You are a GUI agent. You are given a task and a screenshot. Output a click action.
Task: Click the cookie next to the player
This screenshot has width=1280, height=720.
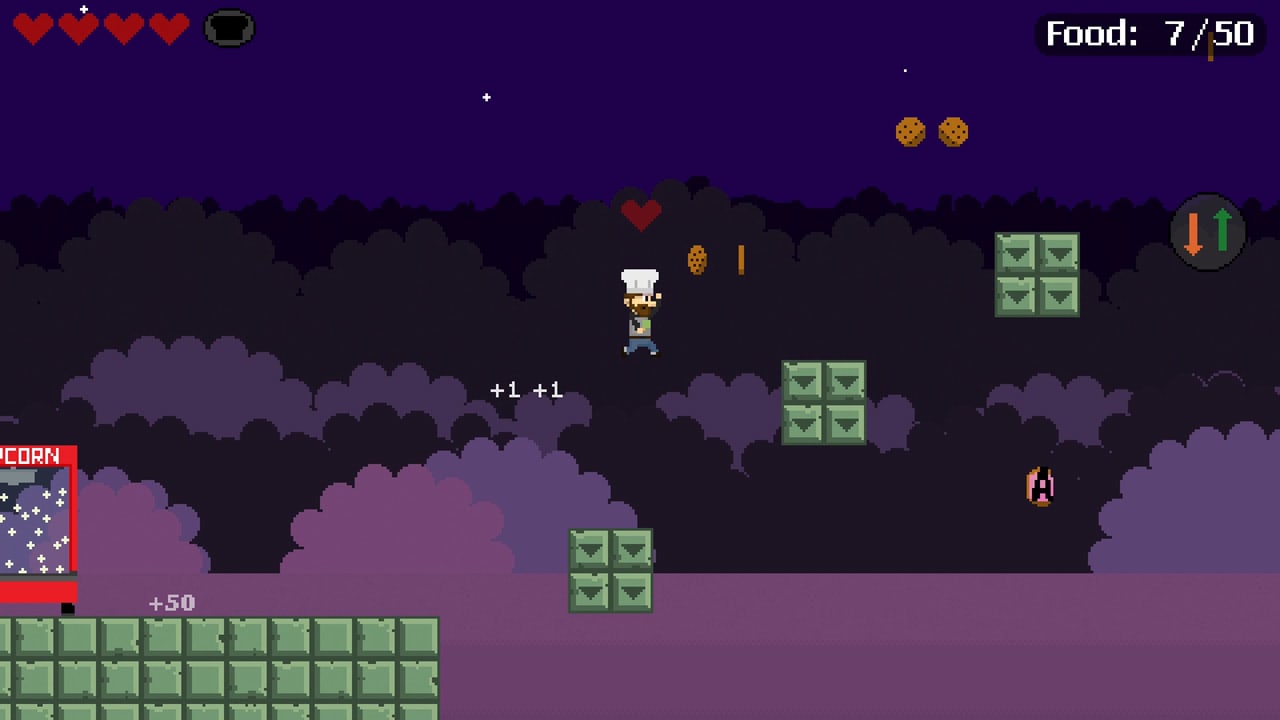(697, 260)
